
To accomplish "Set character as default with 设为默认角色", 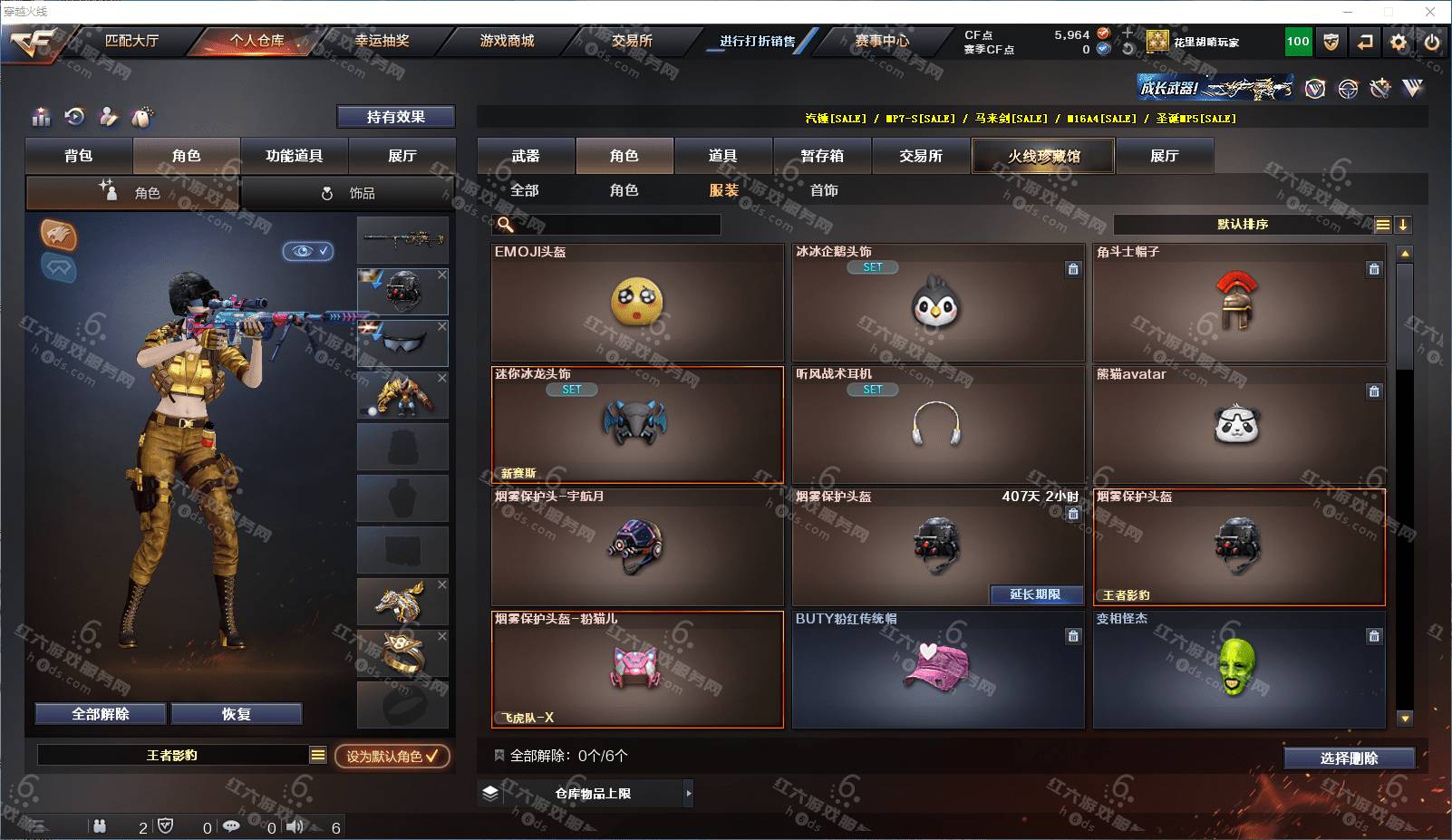I will pos(392,756).
